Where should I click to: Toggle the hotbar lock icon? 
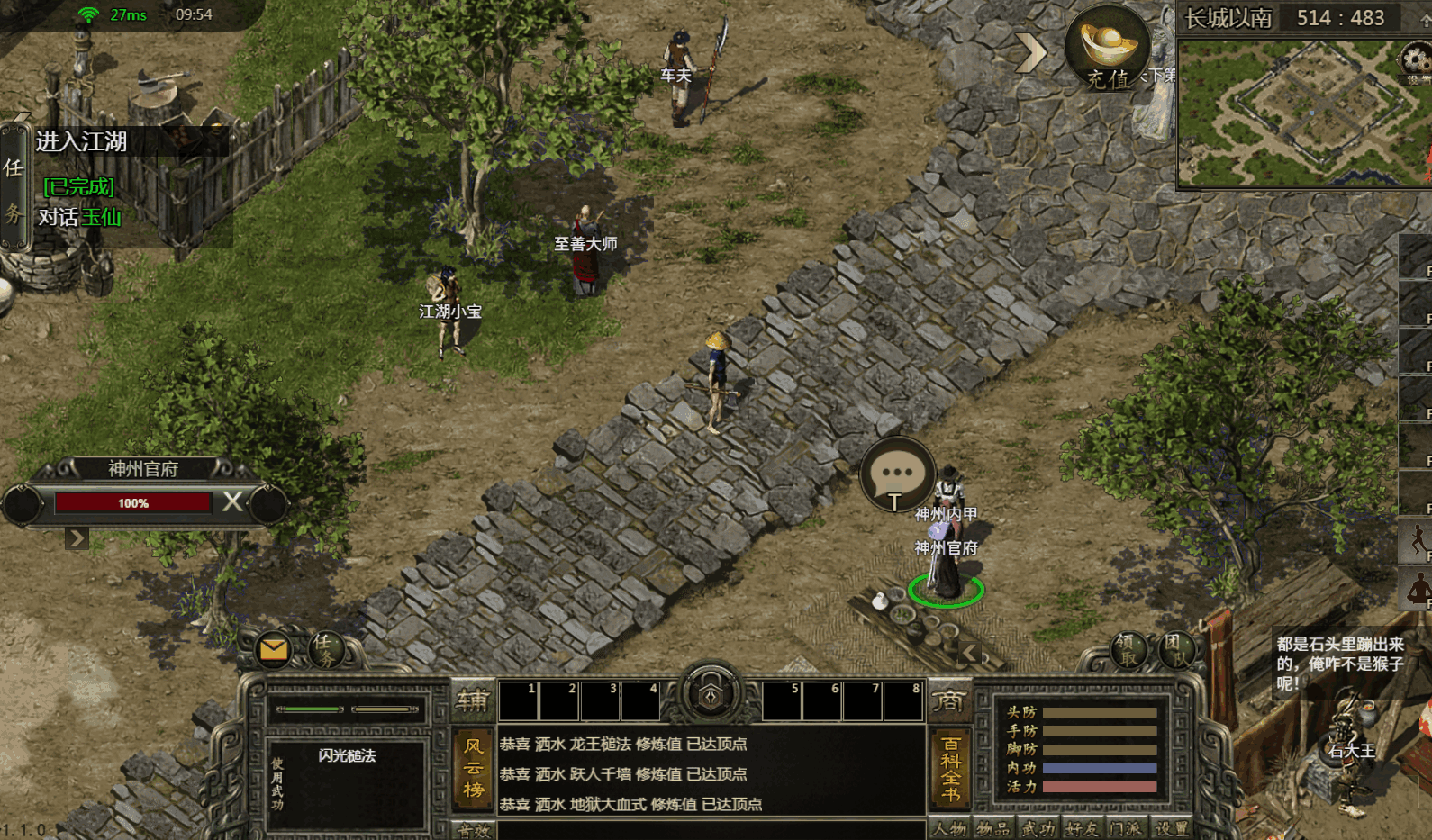coord(711,695)
